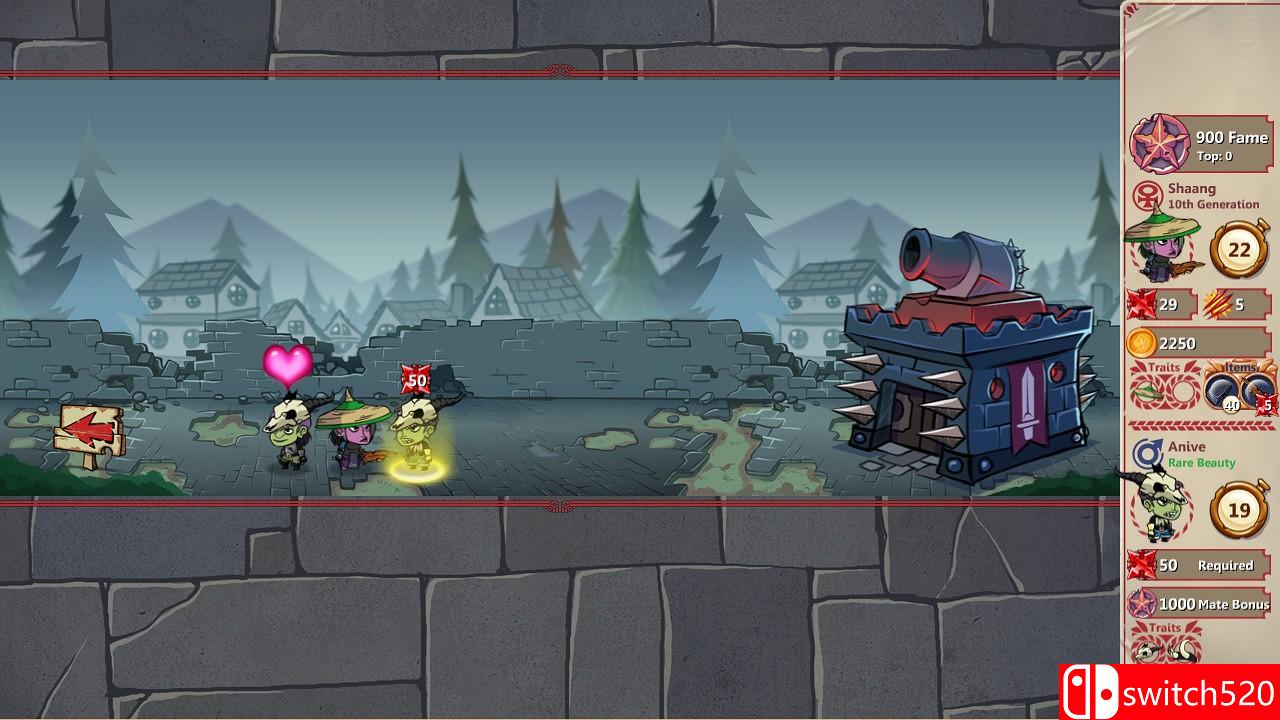Select Anive's character portrait
Viewport: 1280px width, 720px height.
1160,506
